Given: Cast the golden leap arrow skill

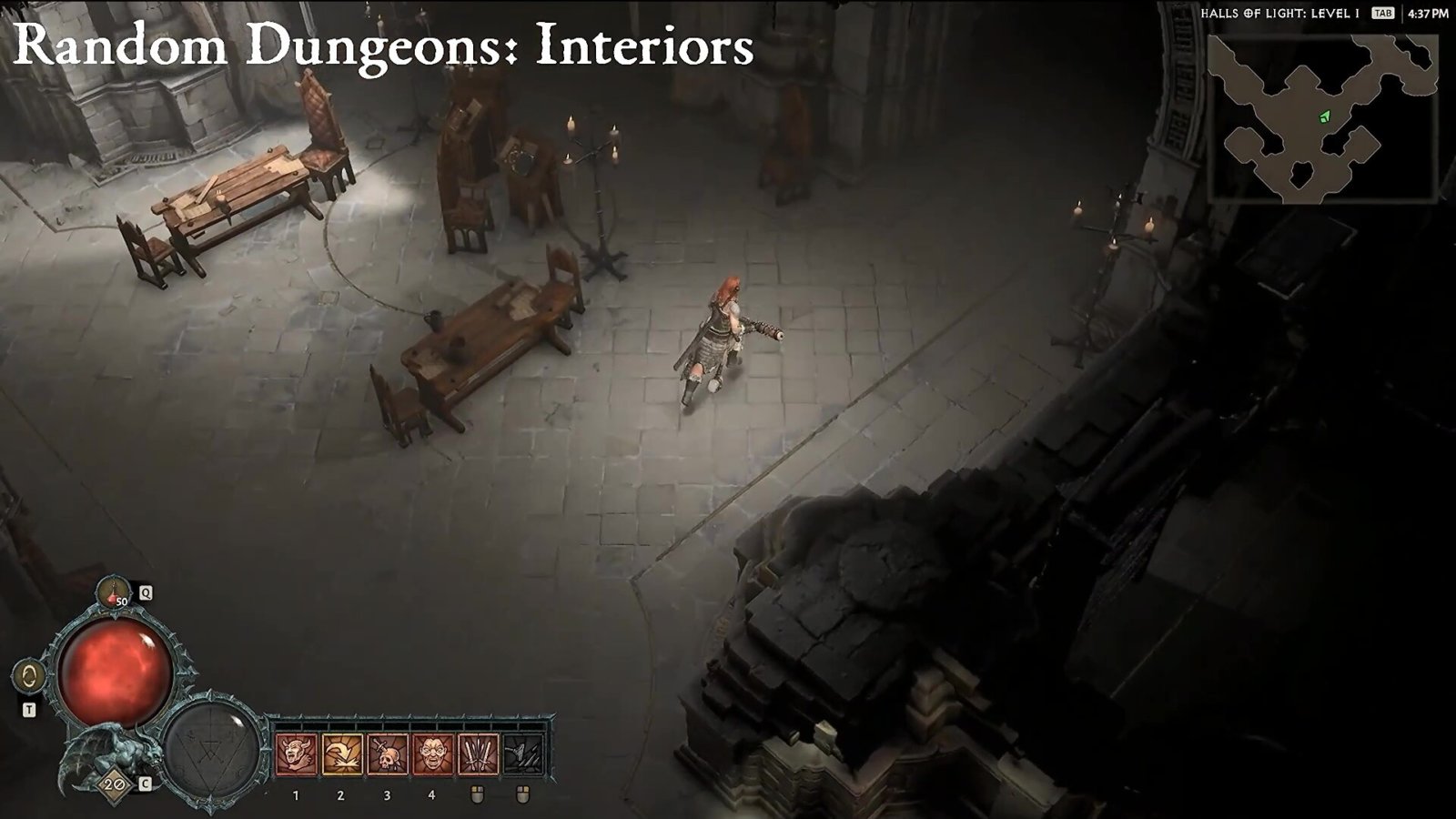Looking at the screenshot, I should coord(341,755).
